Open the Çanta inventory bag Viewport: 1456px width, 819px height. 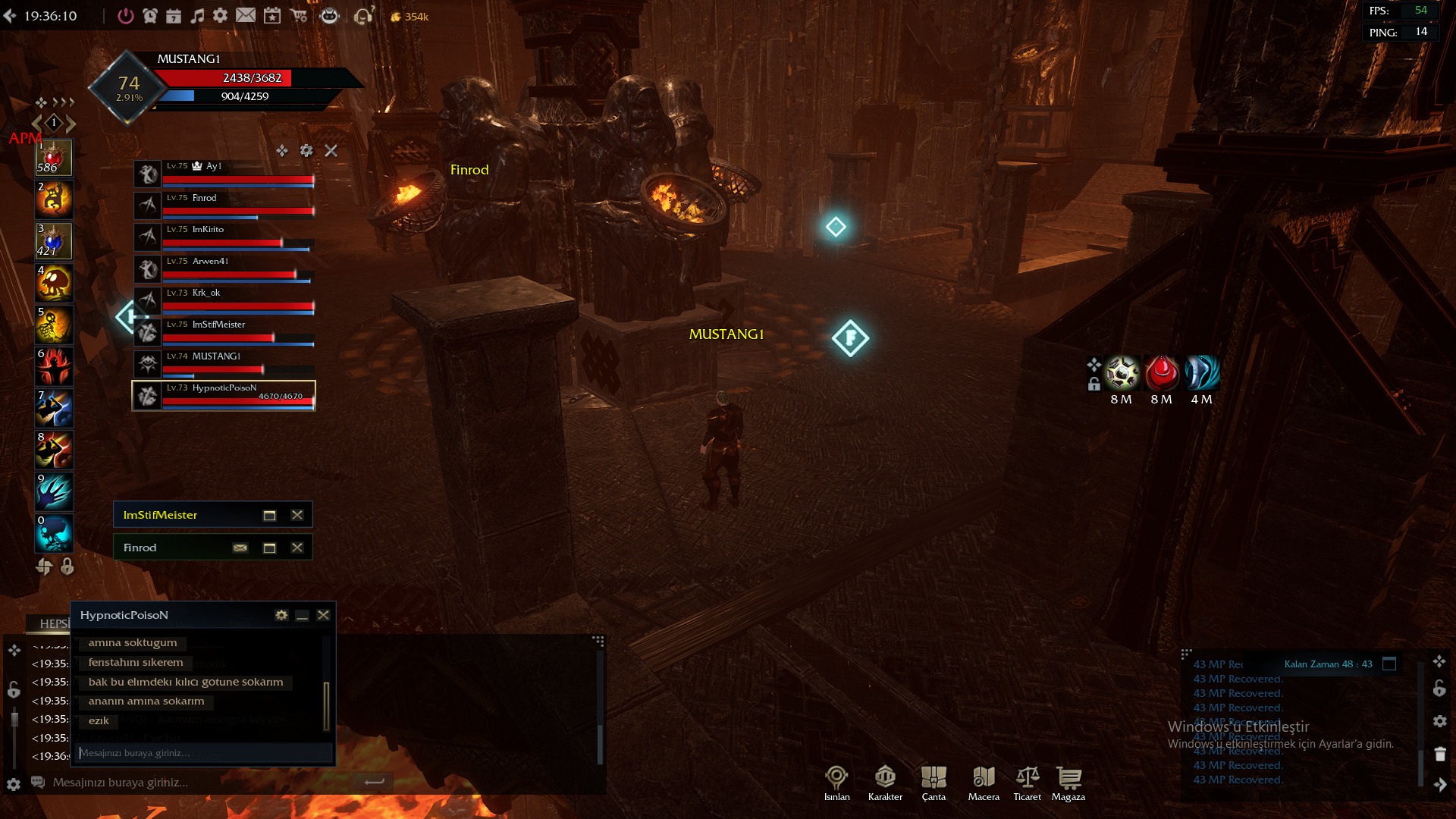[934, 783]
